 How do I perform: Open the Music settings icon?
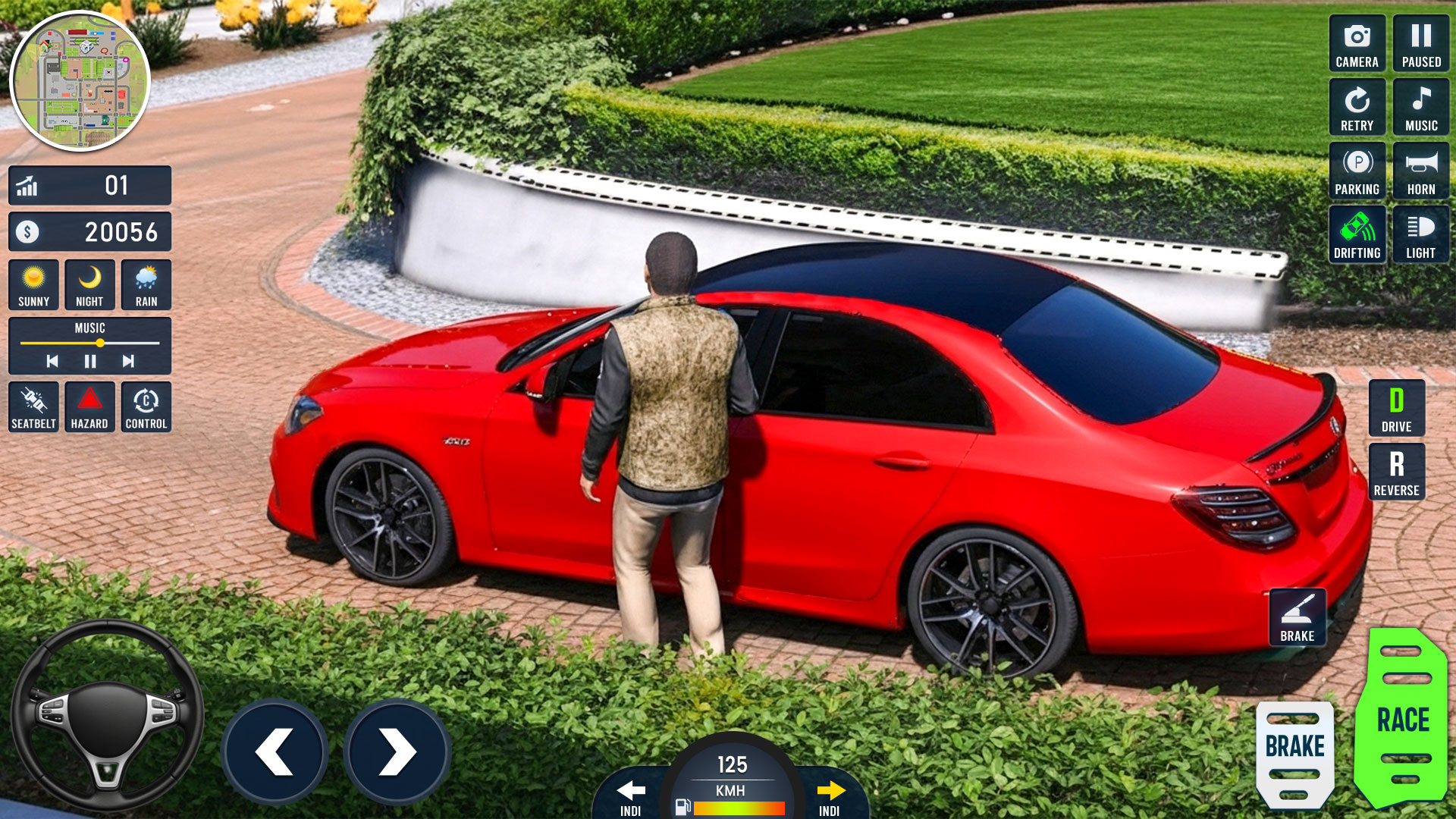tap(1420, 106)
